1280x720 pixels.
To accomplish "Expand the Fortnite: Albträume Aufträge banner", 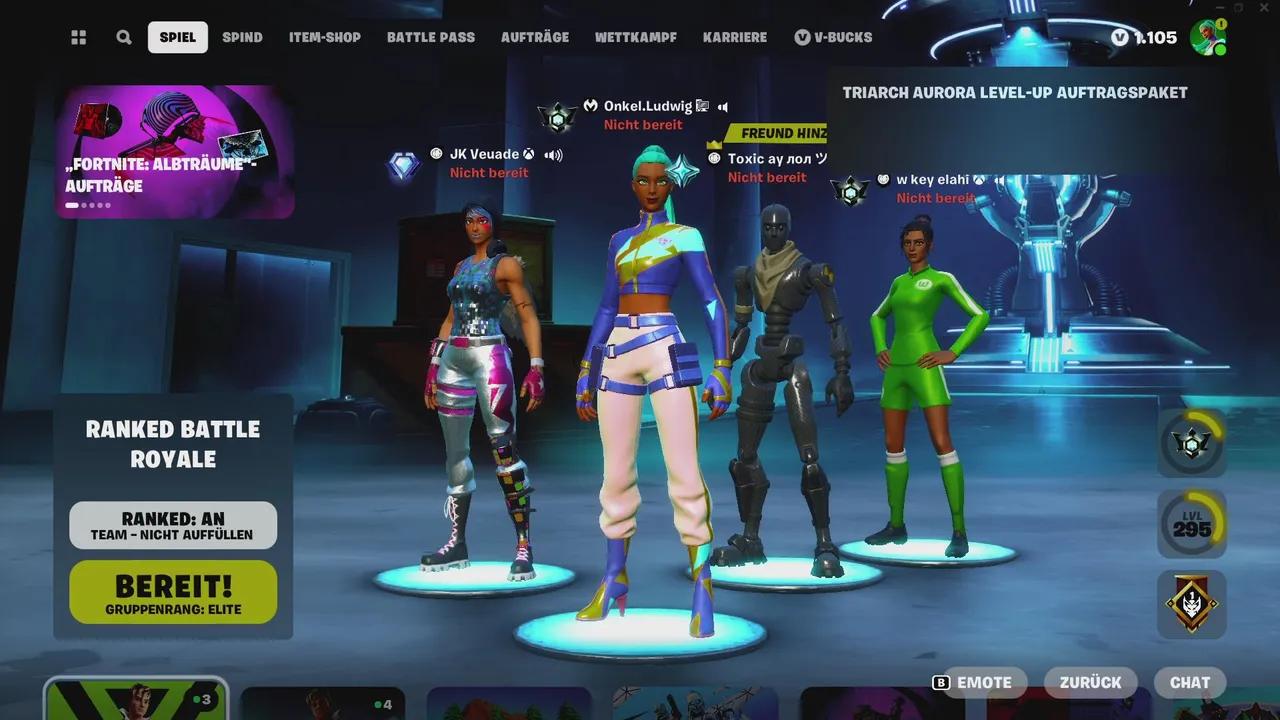I will coord(172,152).
